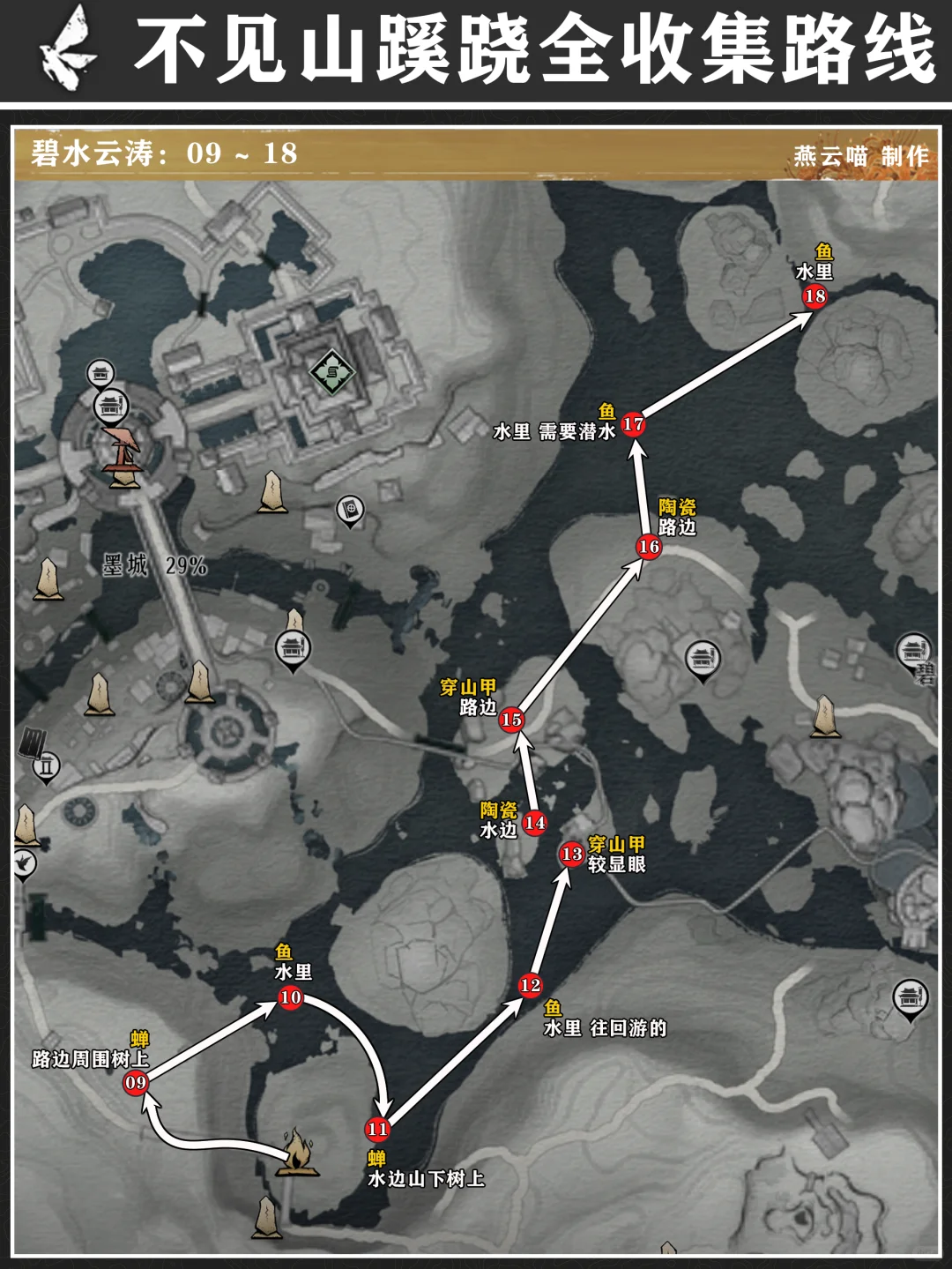
Task: Click the red marker numbered 10
Action: click(x=291, y=997)
